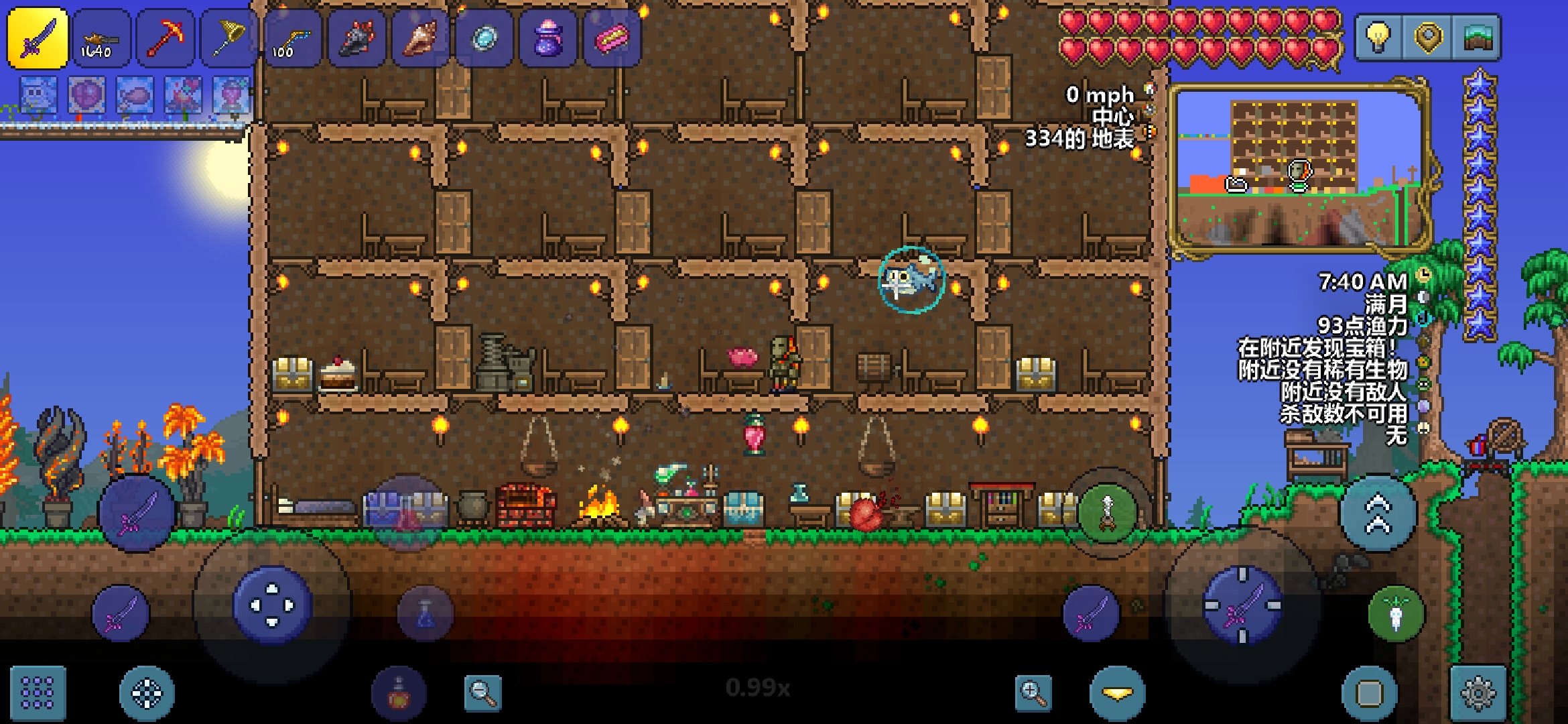Equip the gun with 1640 ammo

click(101, 38)
